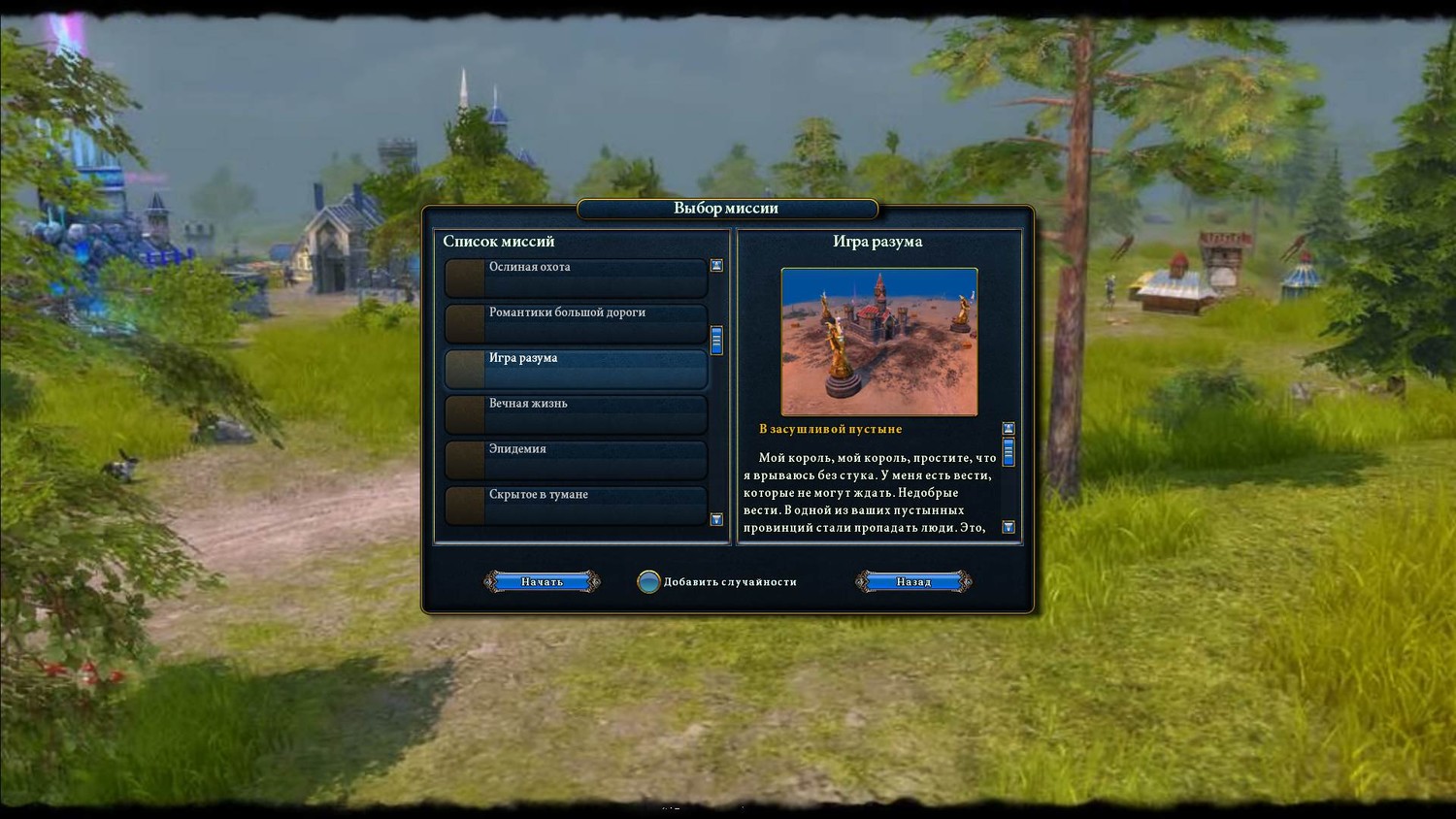
Task: Click the desert castle mission preview image
Action: point(878,342)
